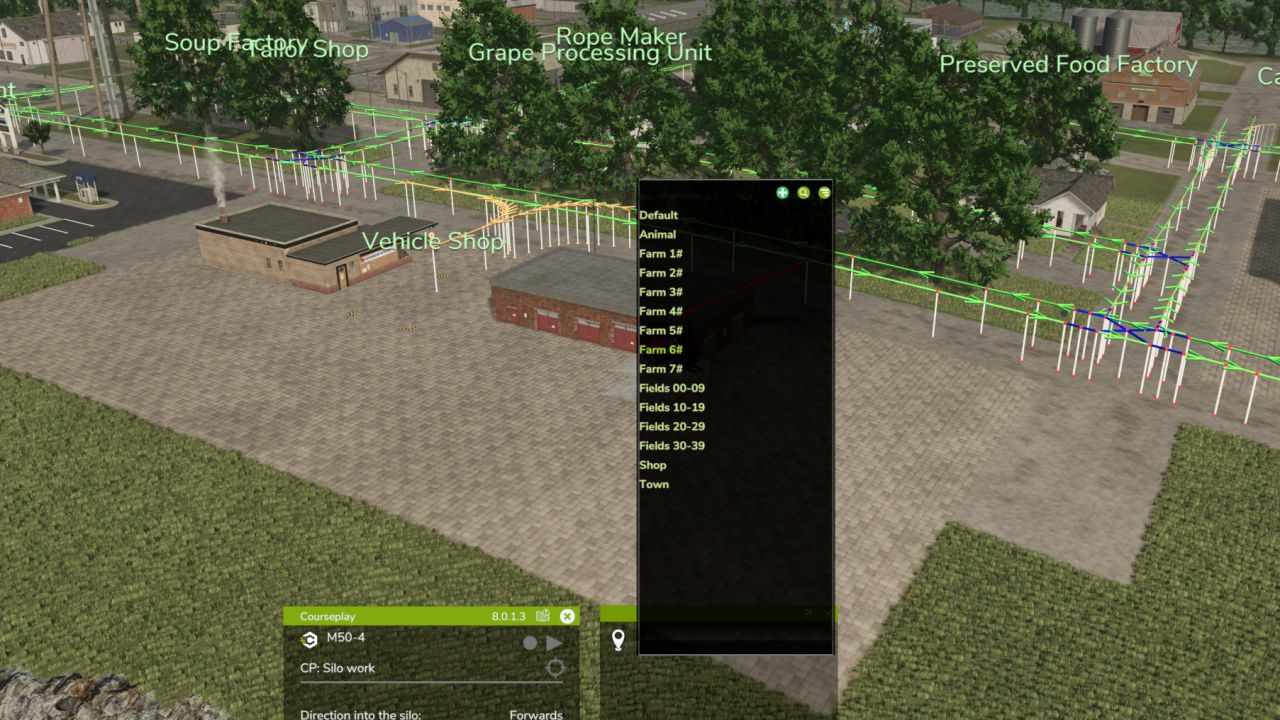The width and height of the screenshot is (1280, 720).
Task: Close the Courseplay panel
Action: coord(567,617)
